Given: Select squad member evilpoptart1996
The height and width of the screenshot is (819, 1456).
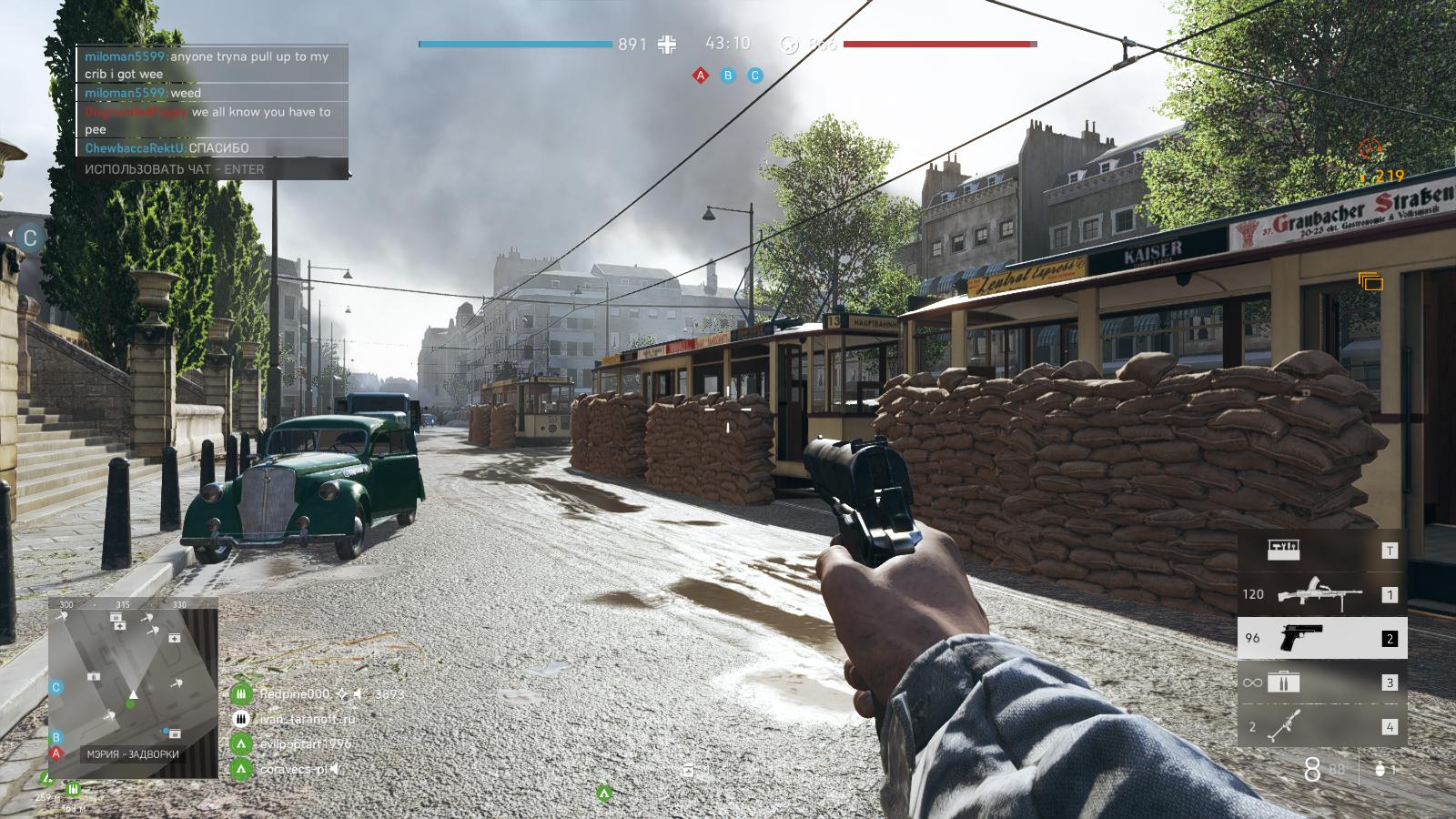Looking at the screenshot, I should [x=304, y=743].
